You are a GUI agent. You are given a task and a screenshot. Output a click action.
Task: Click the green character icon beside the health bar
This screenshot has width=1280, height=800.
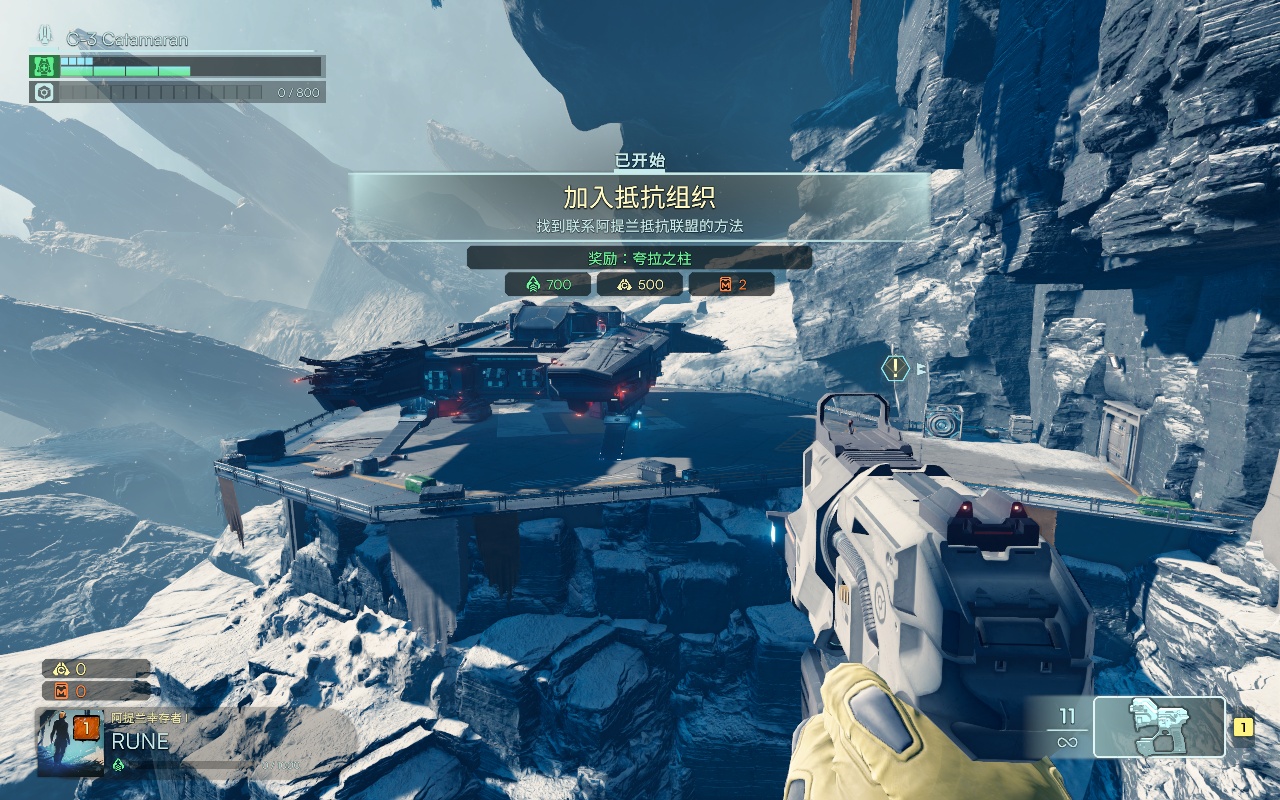[43, 67]
